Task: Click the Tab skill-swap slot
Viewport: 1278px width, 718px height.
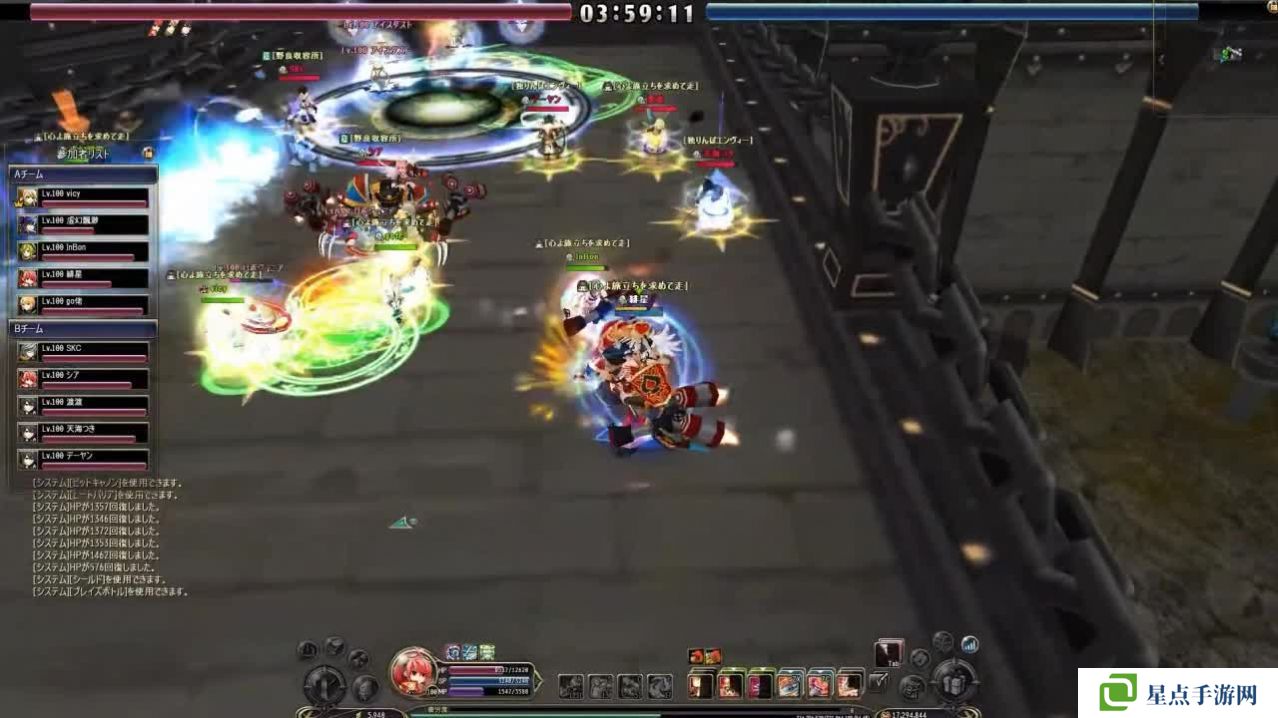Action: coord(889,654)
